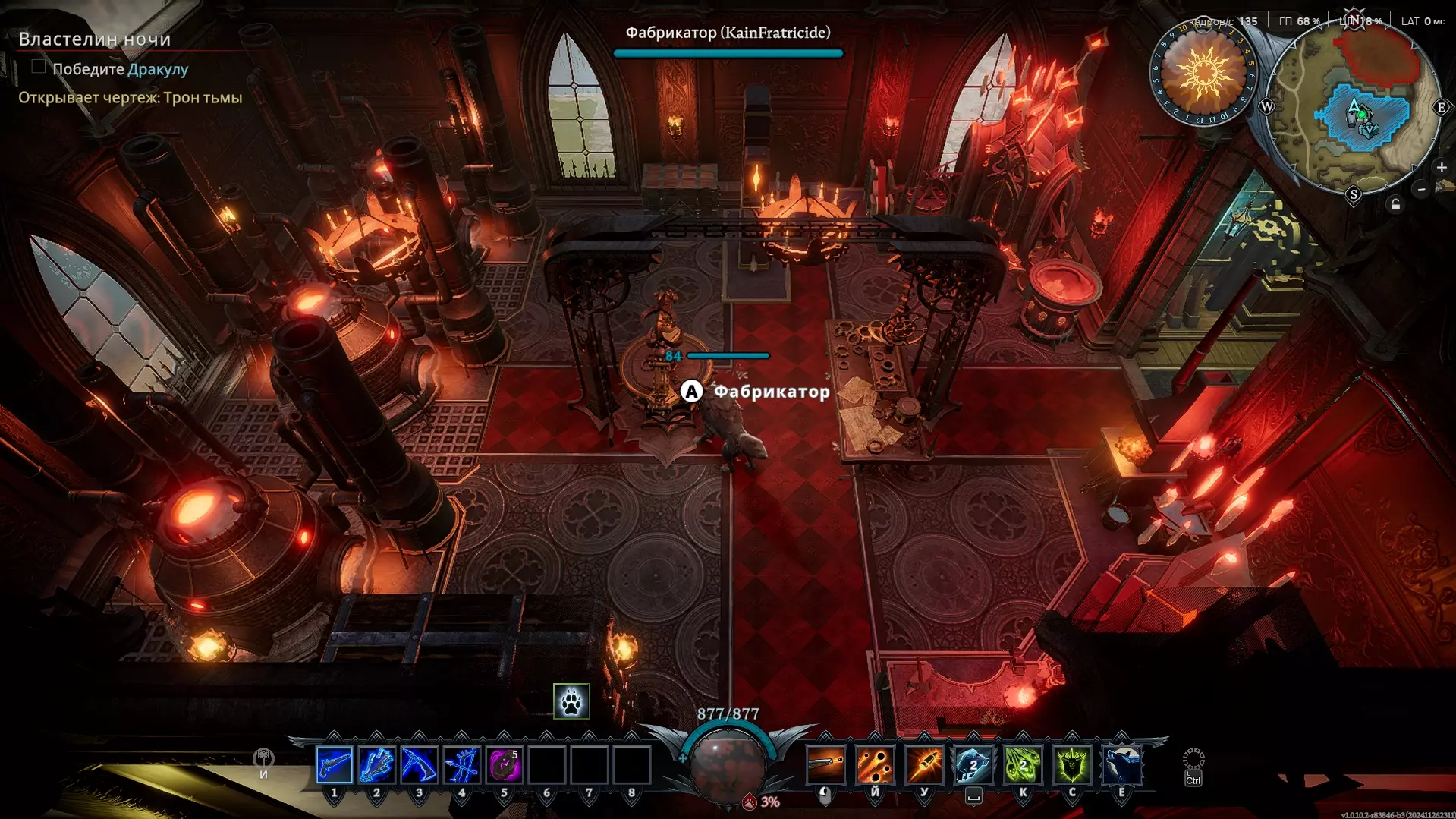Viewport: 1456px width, 819px height.
Task: Activate the green skulls spell
Action: 1023,764
